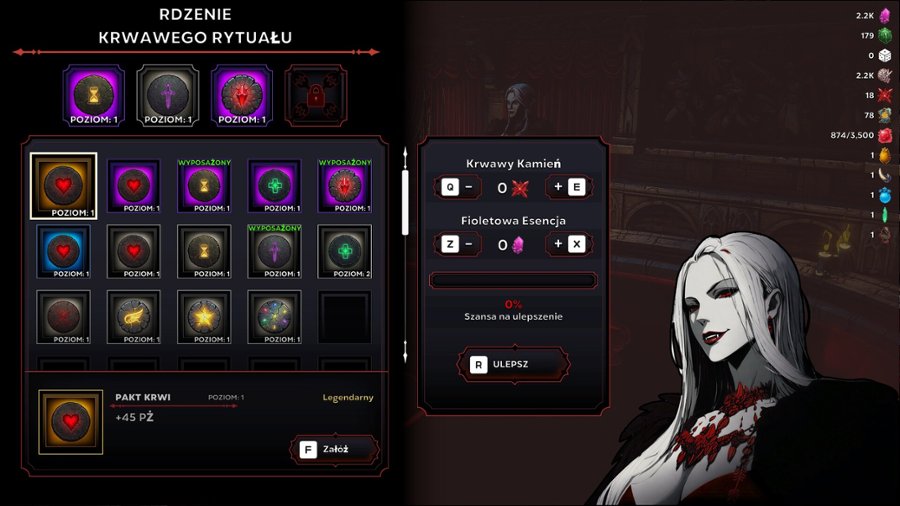
Task: Select the multicolored gems core
Action: (274, 316)
